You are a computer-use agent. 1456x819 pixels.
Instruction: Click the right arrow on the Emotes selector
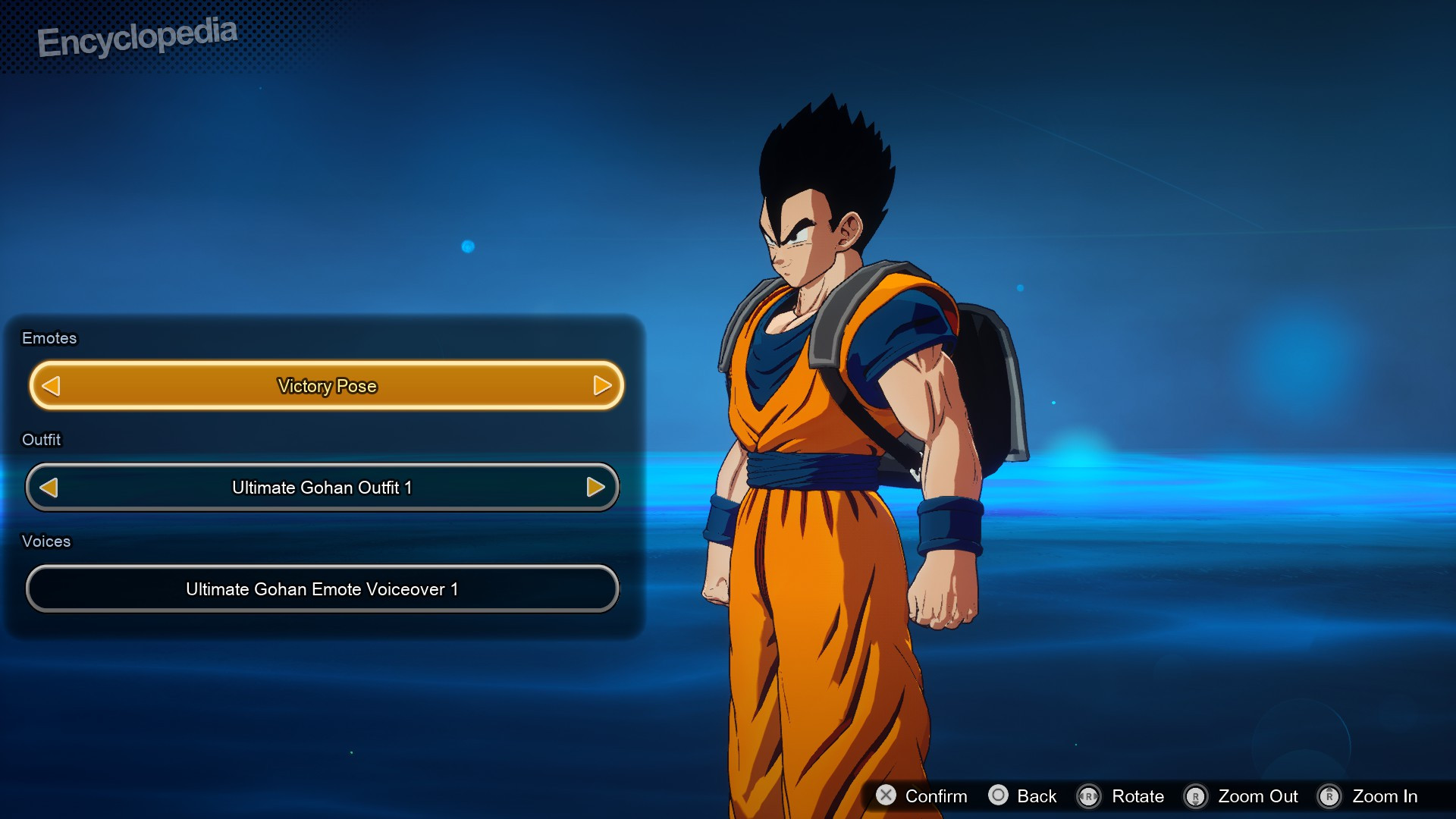(x=602, y=385)
